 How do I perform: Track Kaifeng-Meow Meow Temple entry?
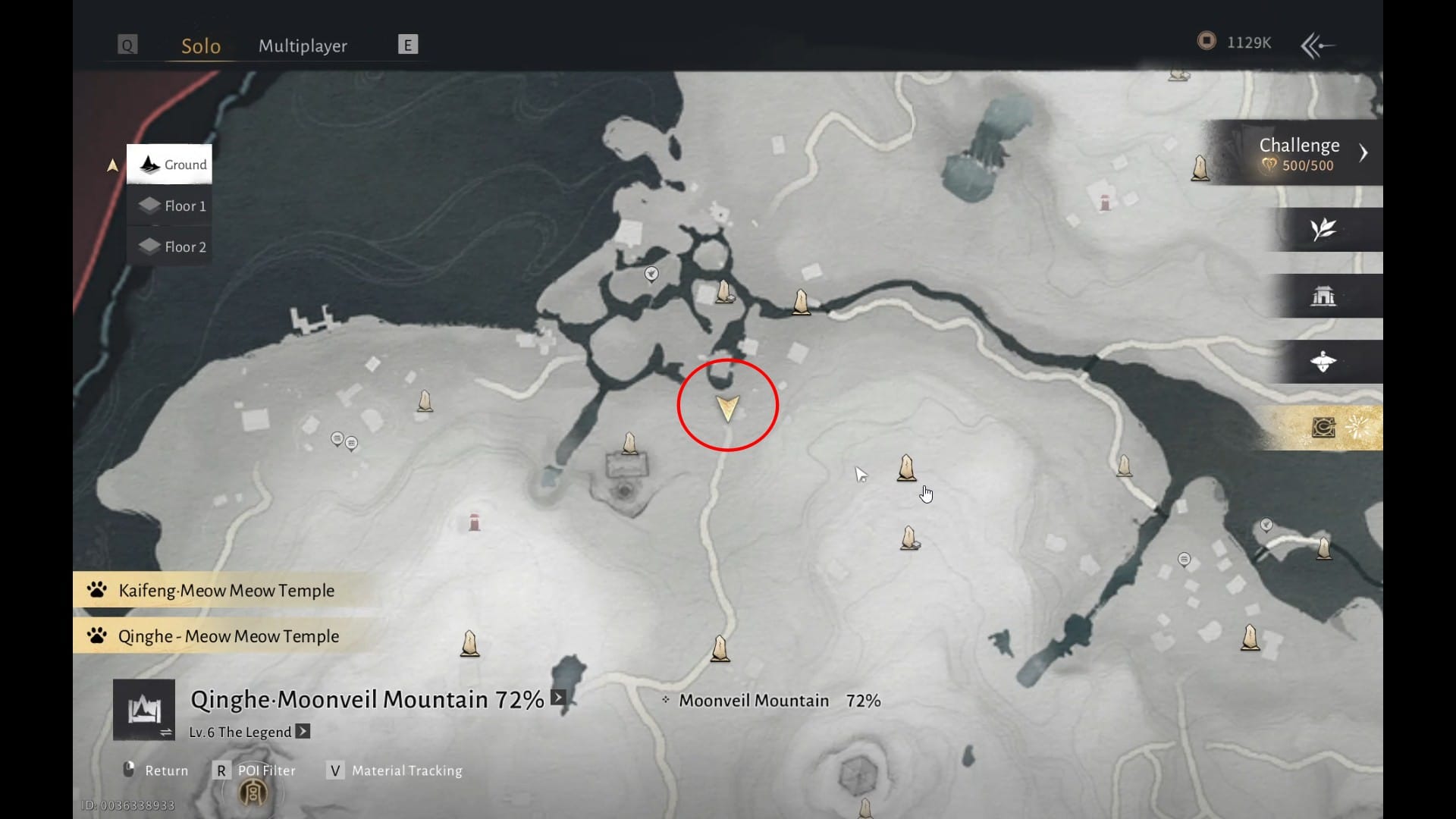[226, 590]
